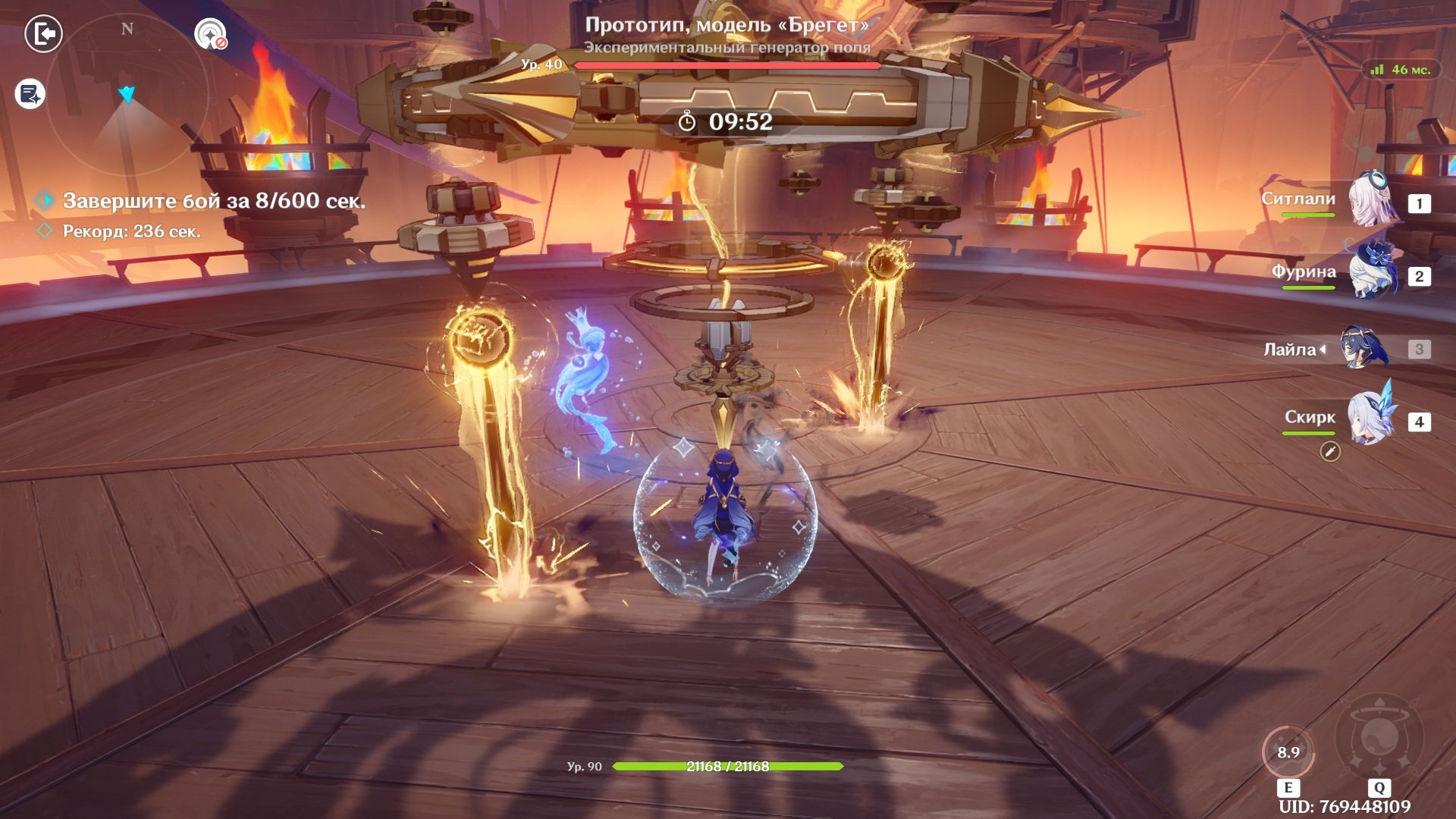Switch to party member Скирк
The image size is (1456, 819).
coord(1370,419)
